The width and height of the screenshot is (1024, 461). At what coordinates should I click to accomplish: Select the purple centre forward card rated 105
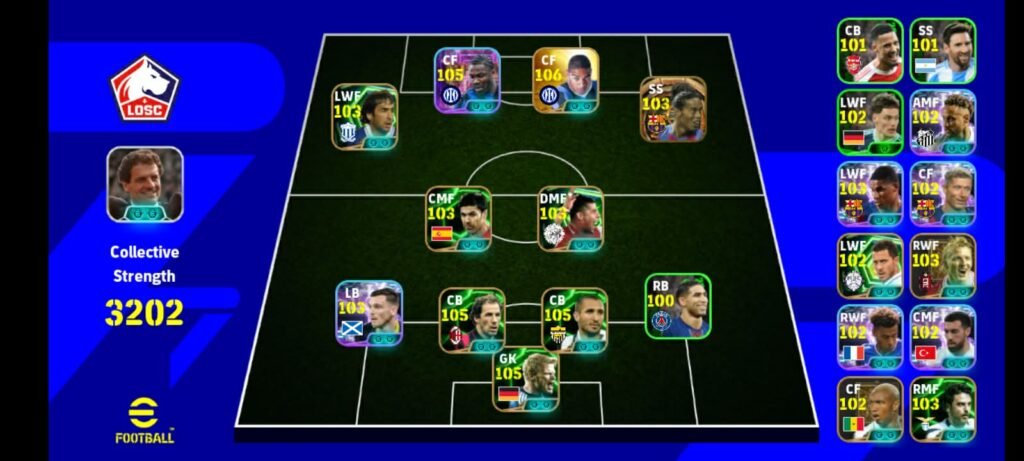click(x=467, y=80)
